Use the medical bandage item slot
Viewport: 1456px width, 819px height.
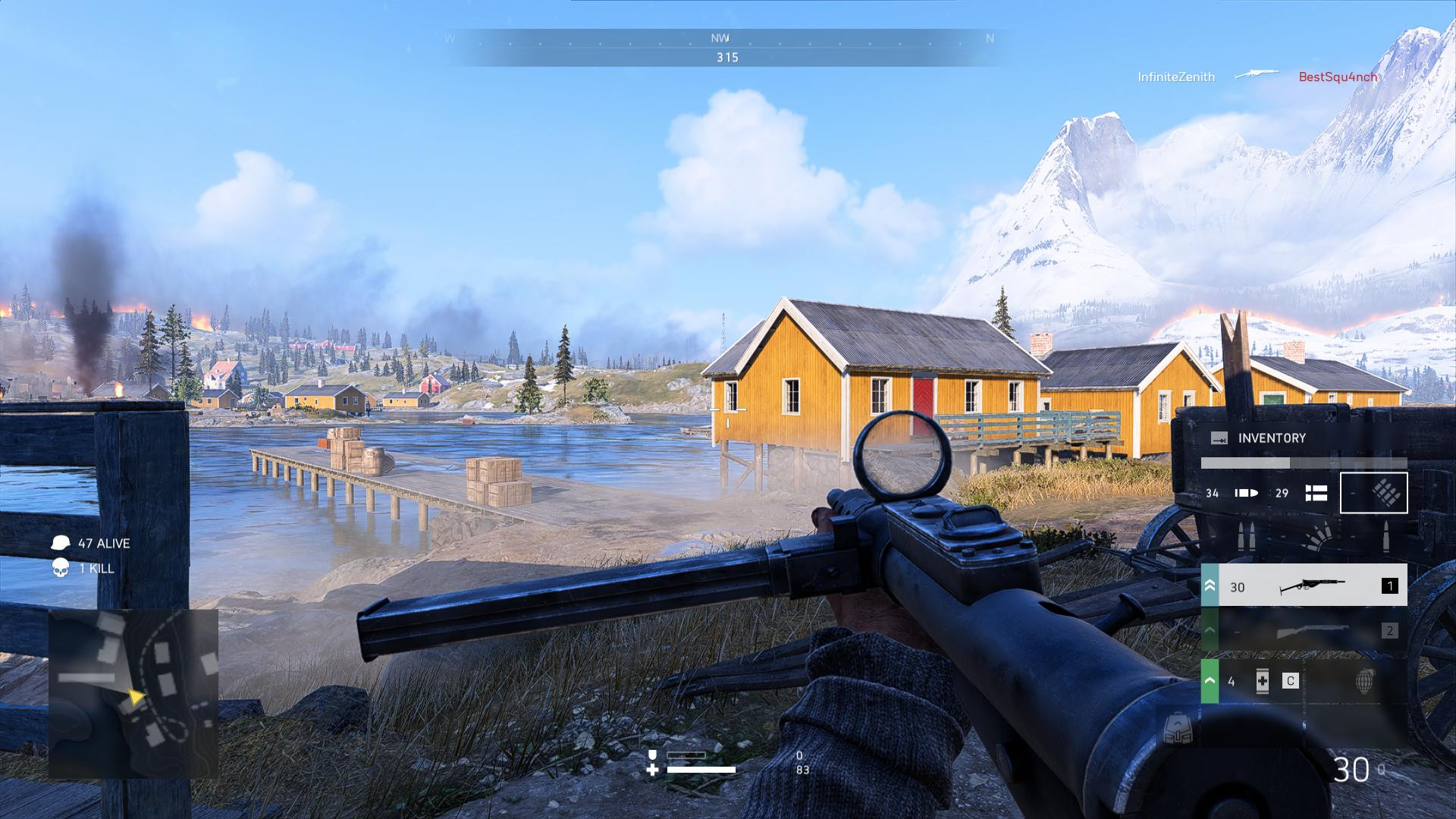click(x=1262, y=681)
